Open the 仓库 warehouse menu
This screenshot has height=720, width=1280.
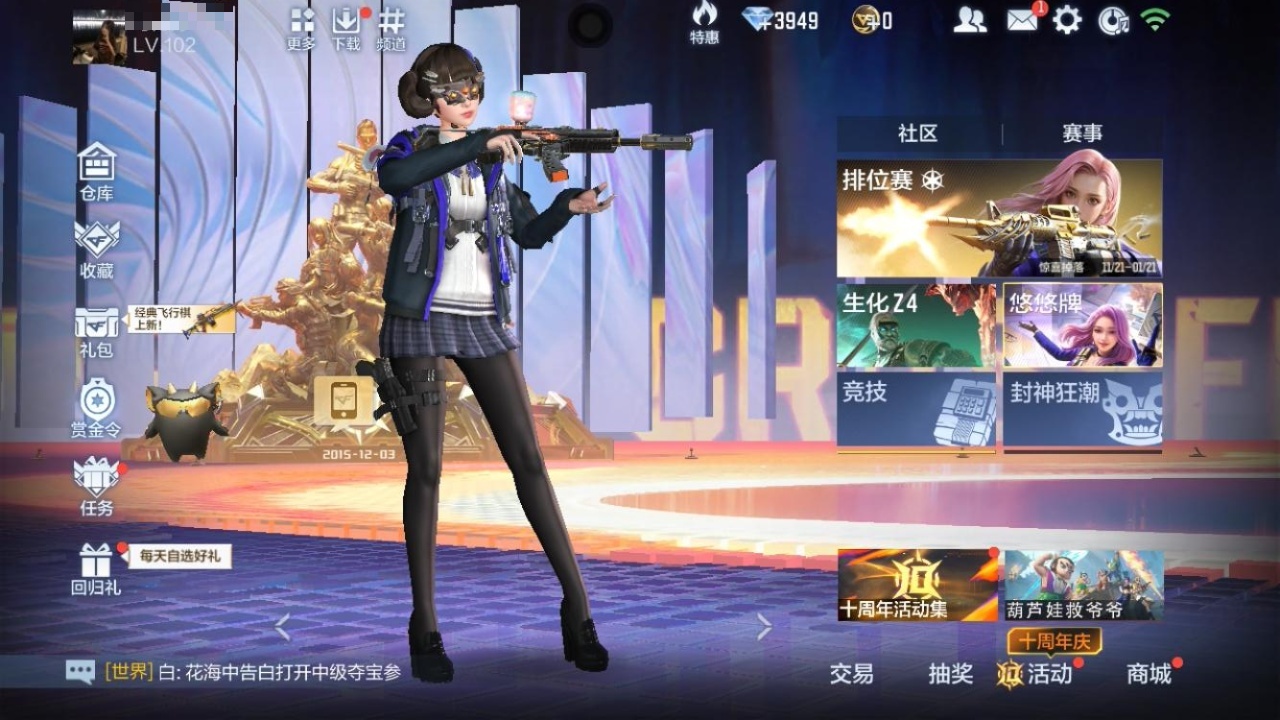(97, 170)
